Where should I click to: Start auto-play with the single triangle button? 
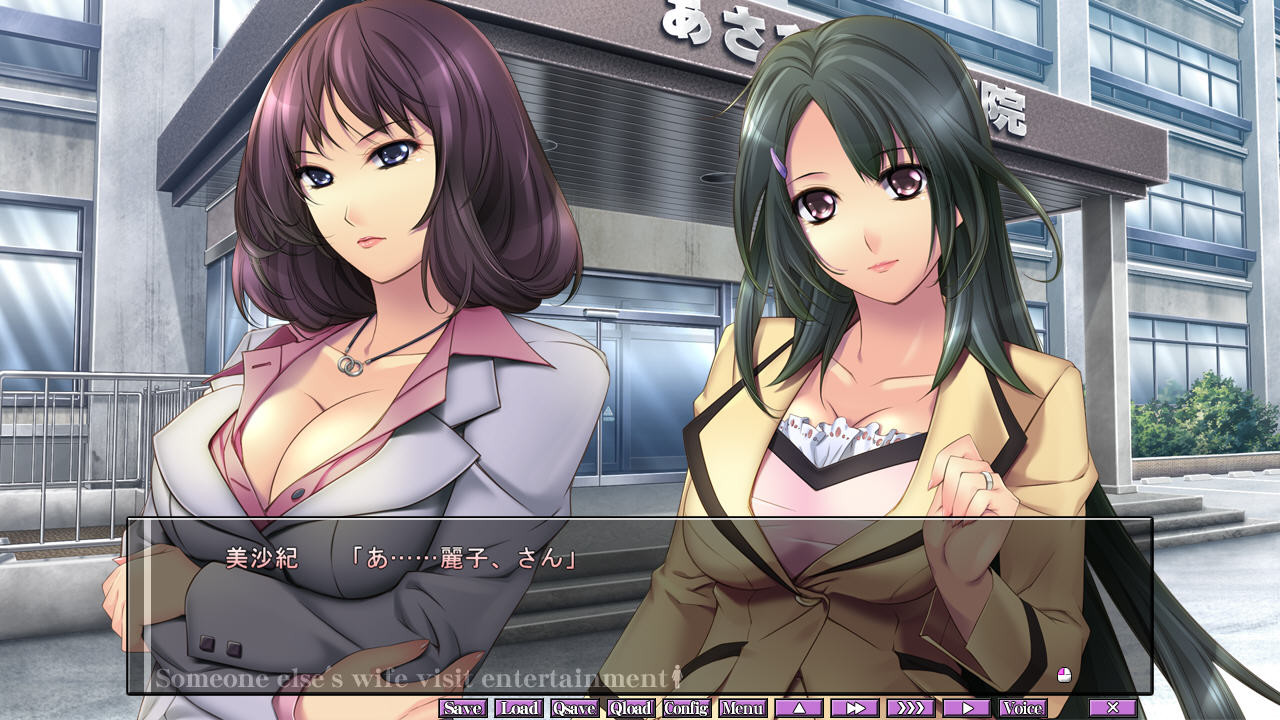click(967, 708)
